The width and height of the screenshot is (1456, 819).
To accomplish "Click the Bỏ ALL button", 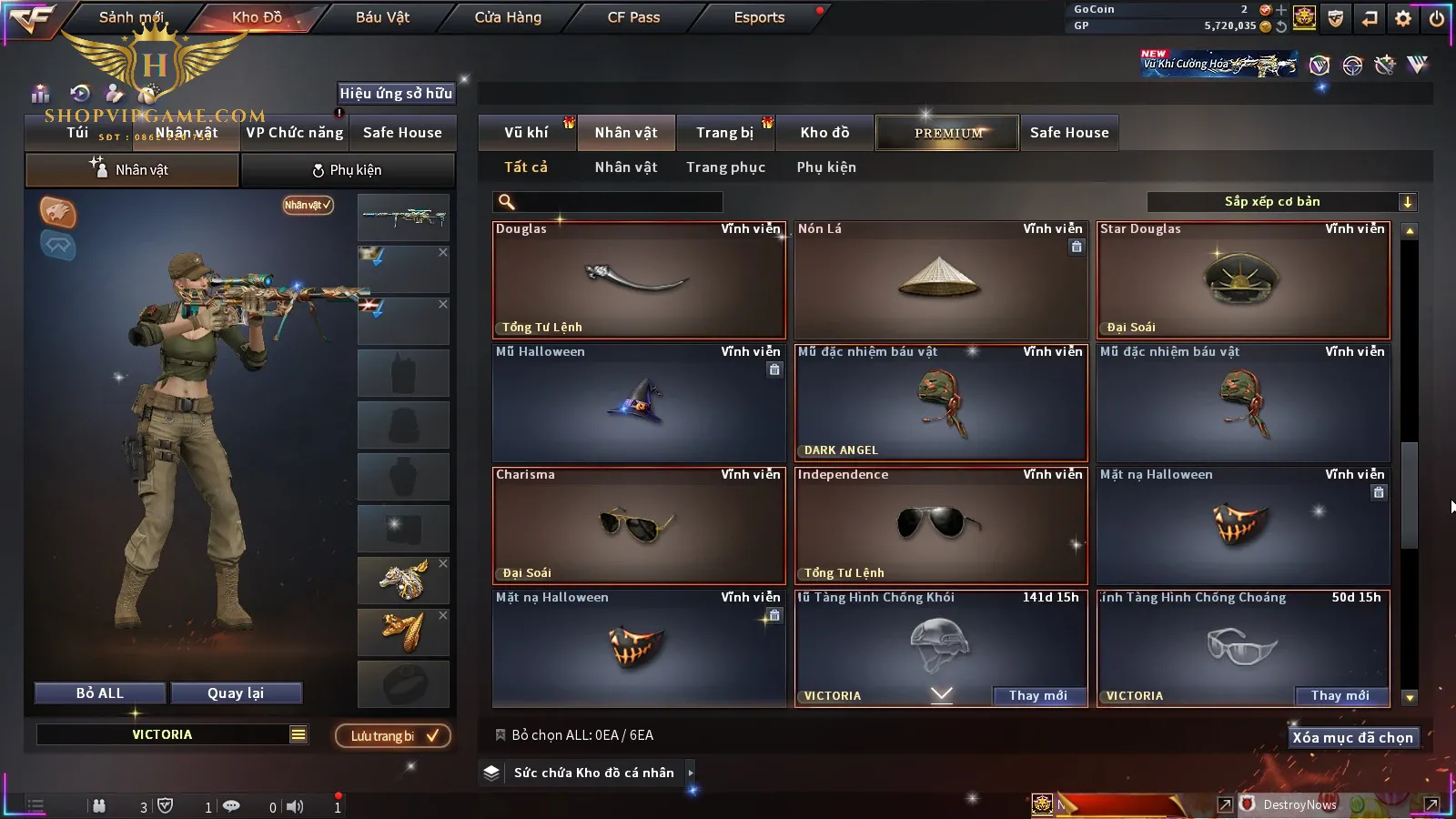I will tap(100, 693).
